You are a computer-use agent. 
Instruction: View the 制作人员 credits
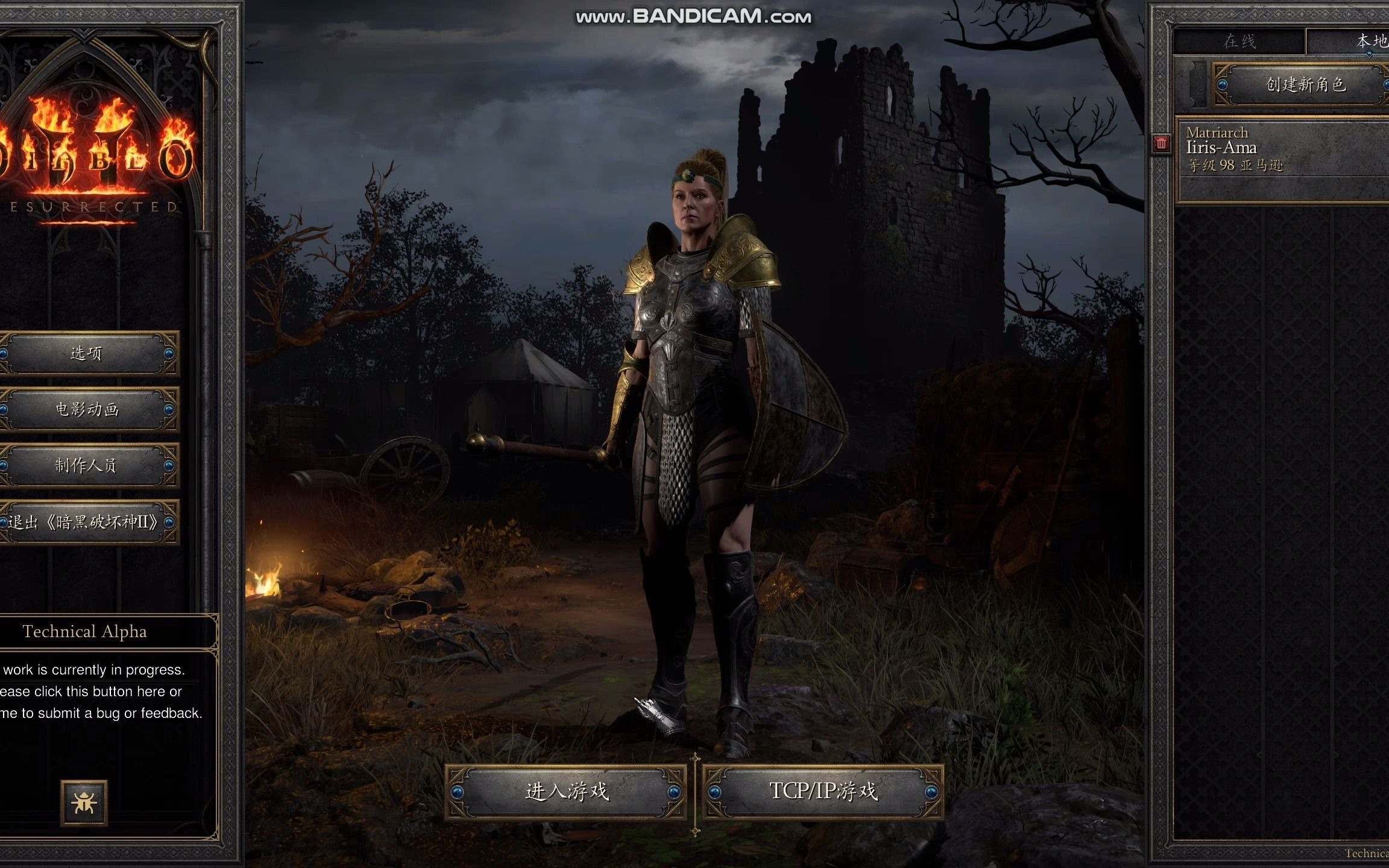(86, 465)
